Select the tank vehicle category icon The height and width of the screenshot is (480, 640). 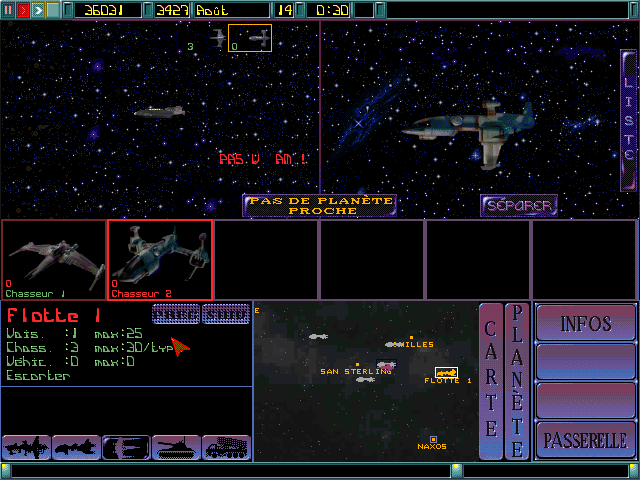[176, 447]
